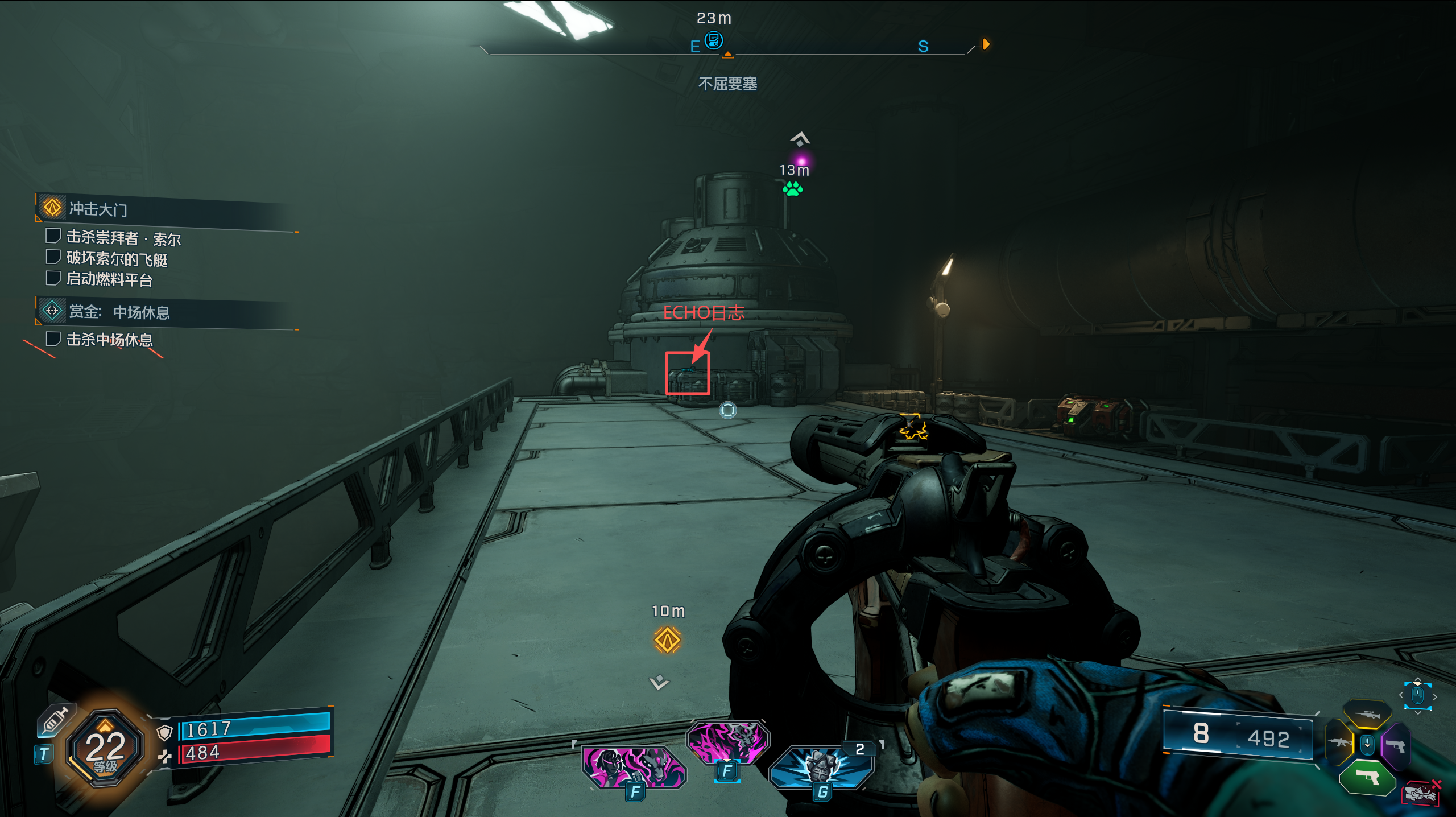
Task: Select the sniper rifle weapon slot
Action: click(1367, 713)
